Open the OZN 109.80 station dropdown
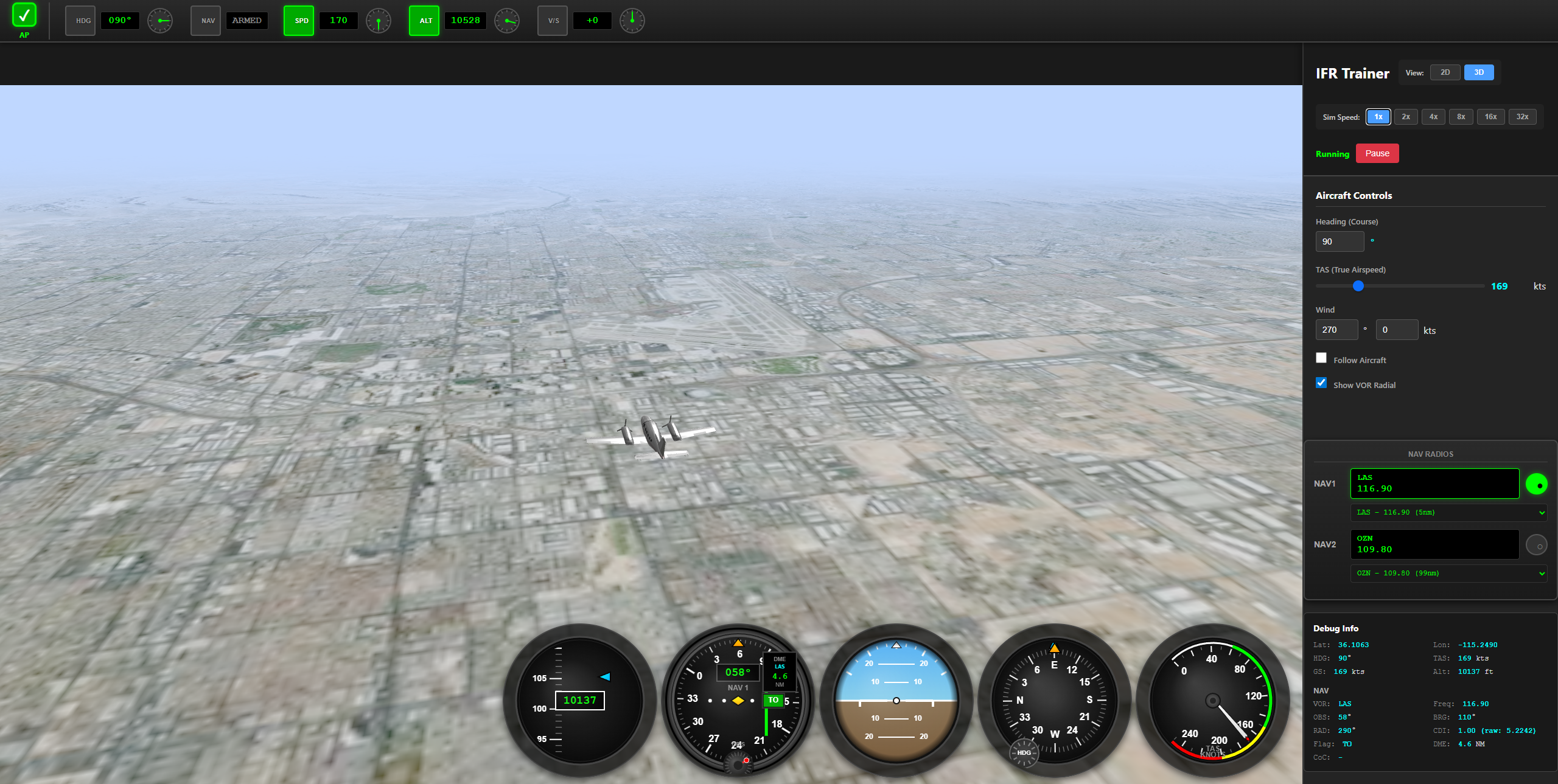The width and height of the screenshot is (1558, 784). (1448, 572)
